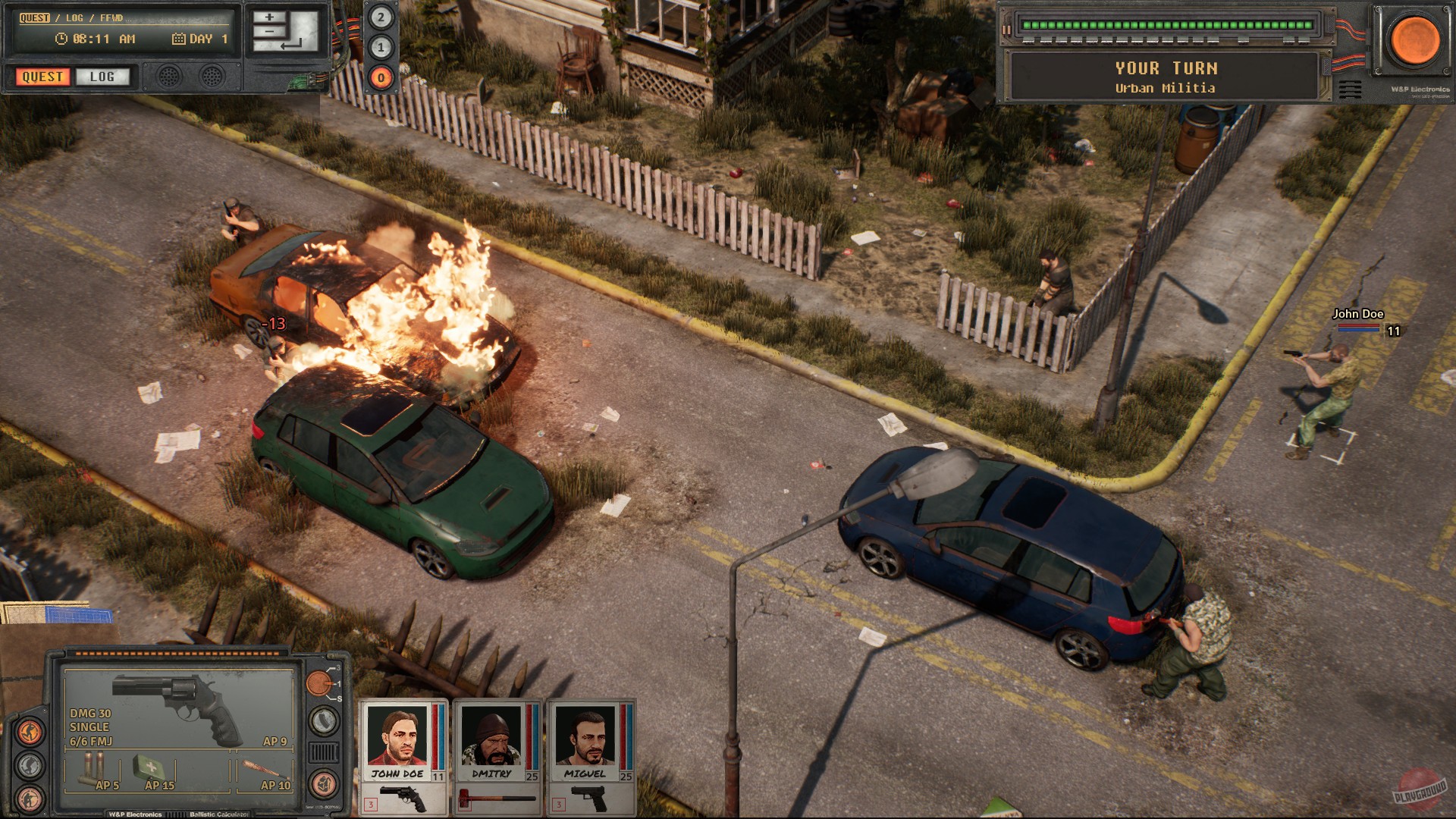The image size is (1456, 819).
Task: Hit the big orange end turn button
Action: click(1414, 39)
